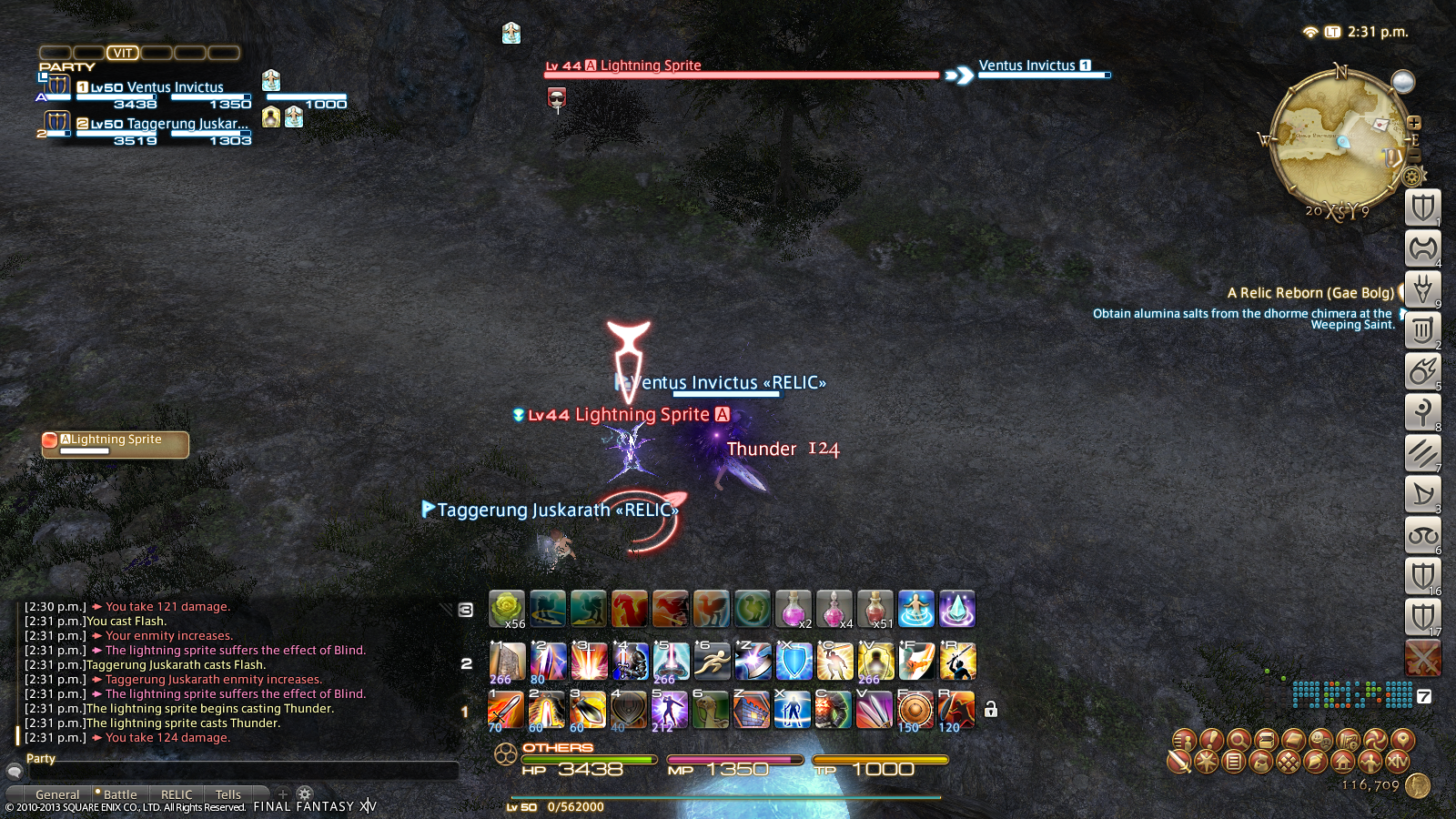Screen dimensions: 1456x819
Task: Click the magnifying glass search icon
Action: click(x=1239, y=739)
